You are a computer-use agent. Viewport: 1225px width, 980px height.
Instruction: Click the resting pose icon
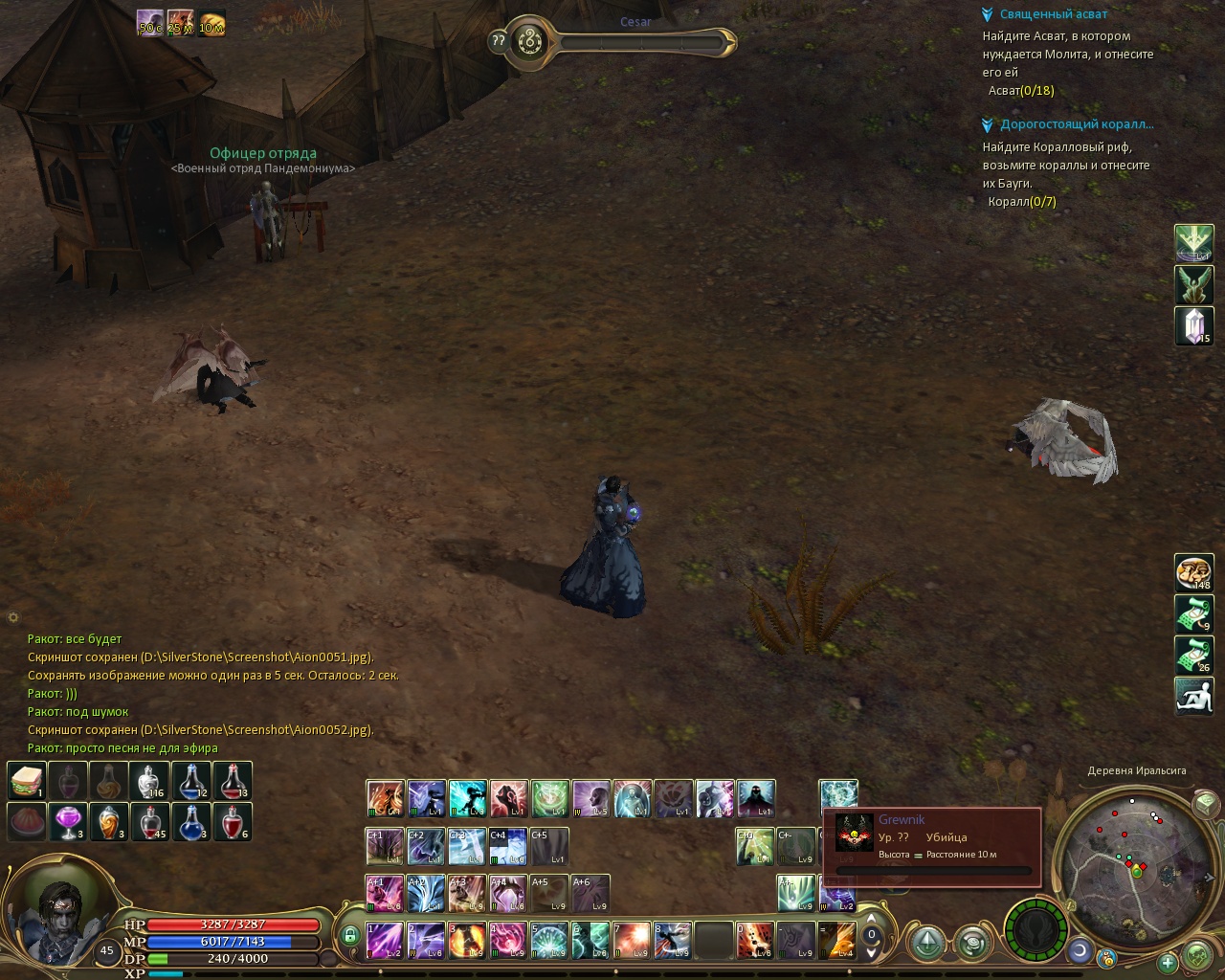1193,695
